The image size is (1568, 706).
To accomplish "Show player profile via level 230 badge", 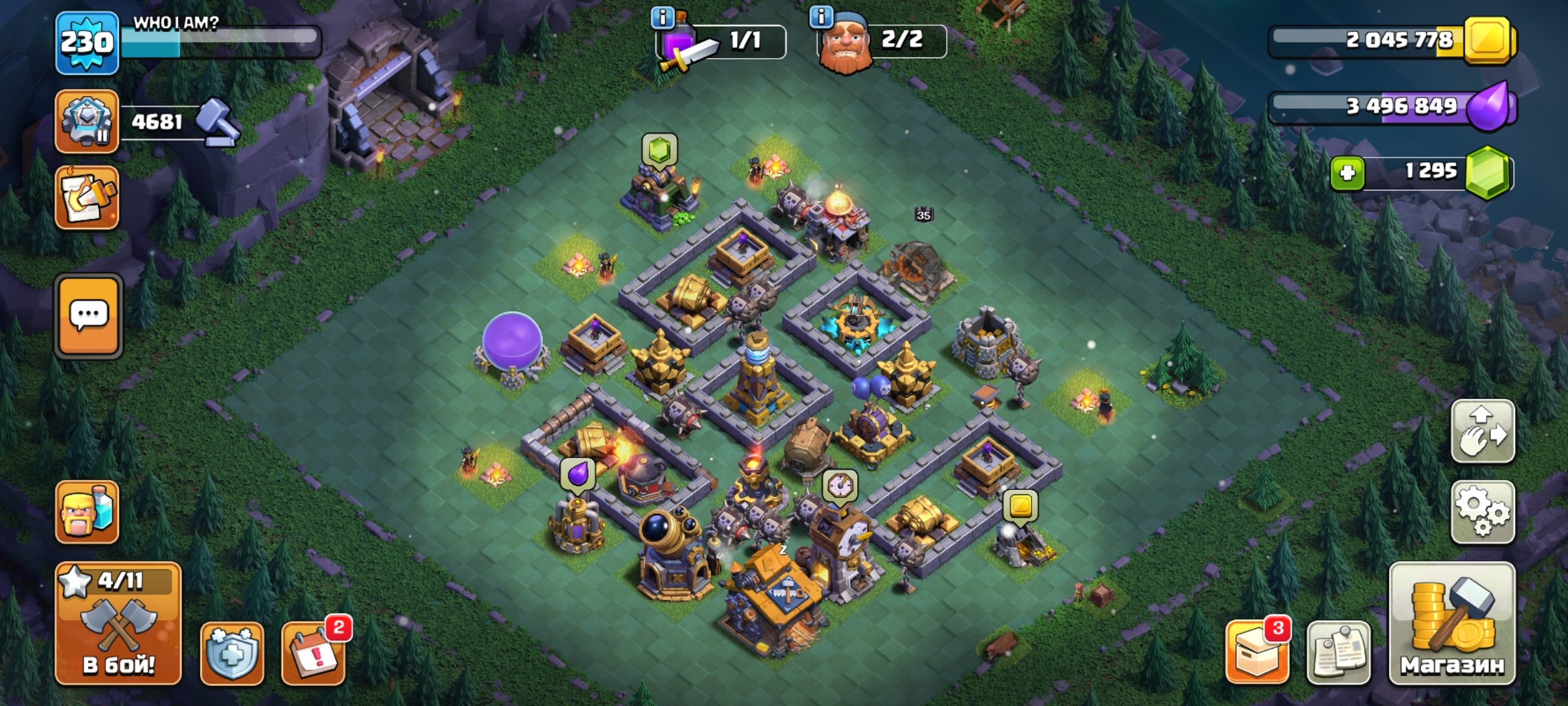I will click(87, 43).
